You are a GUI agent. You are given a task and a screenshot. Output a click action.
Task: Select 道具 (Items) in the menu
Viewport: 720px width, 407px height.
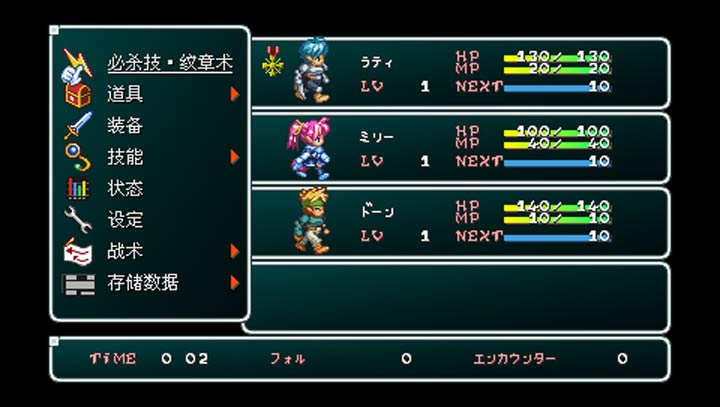(x=125, y=95)
